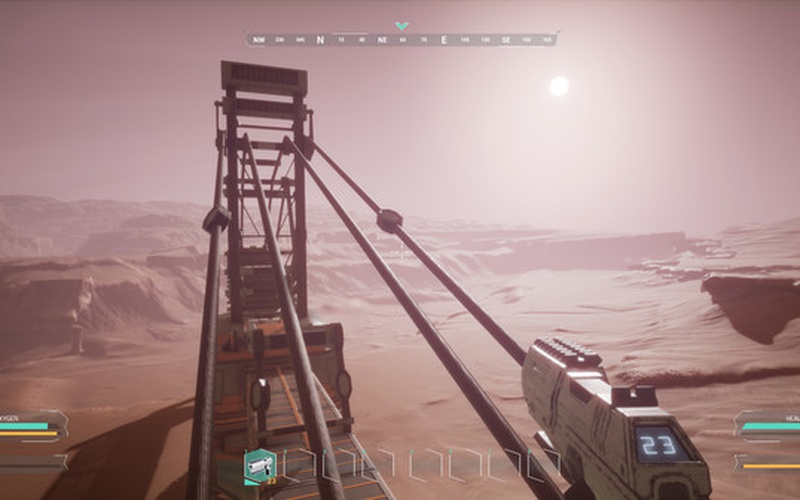Select the pistol hotbar slot
This screenshot has height=500, width=800.
click(260, 464)
